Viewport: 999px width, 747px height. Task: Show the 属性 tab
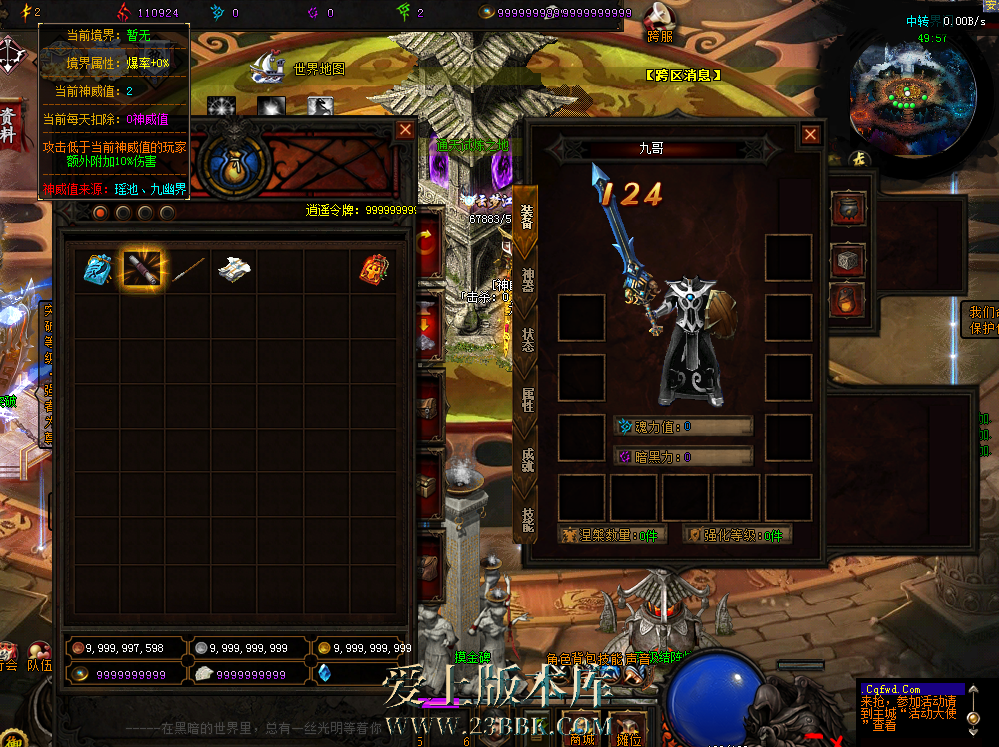click(x=527, y=400)
